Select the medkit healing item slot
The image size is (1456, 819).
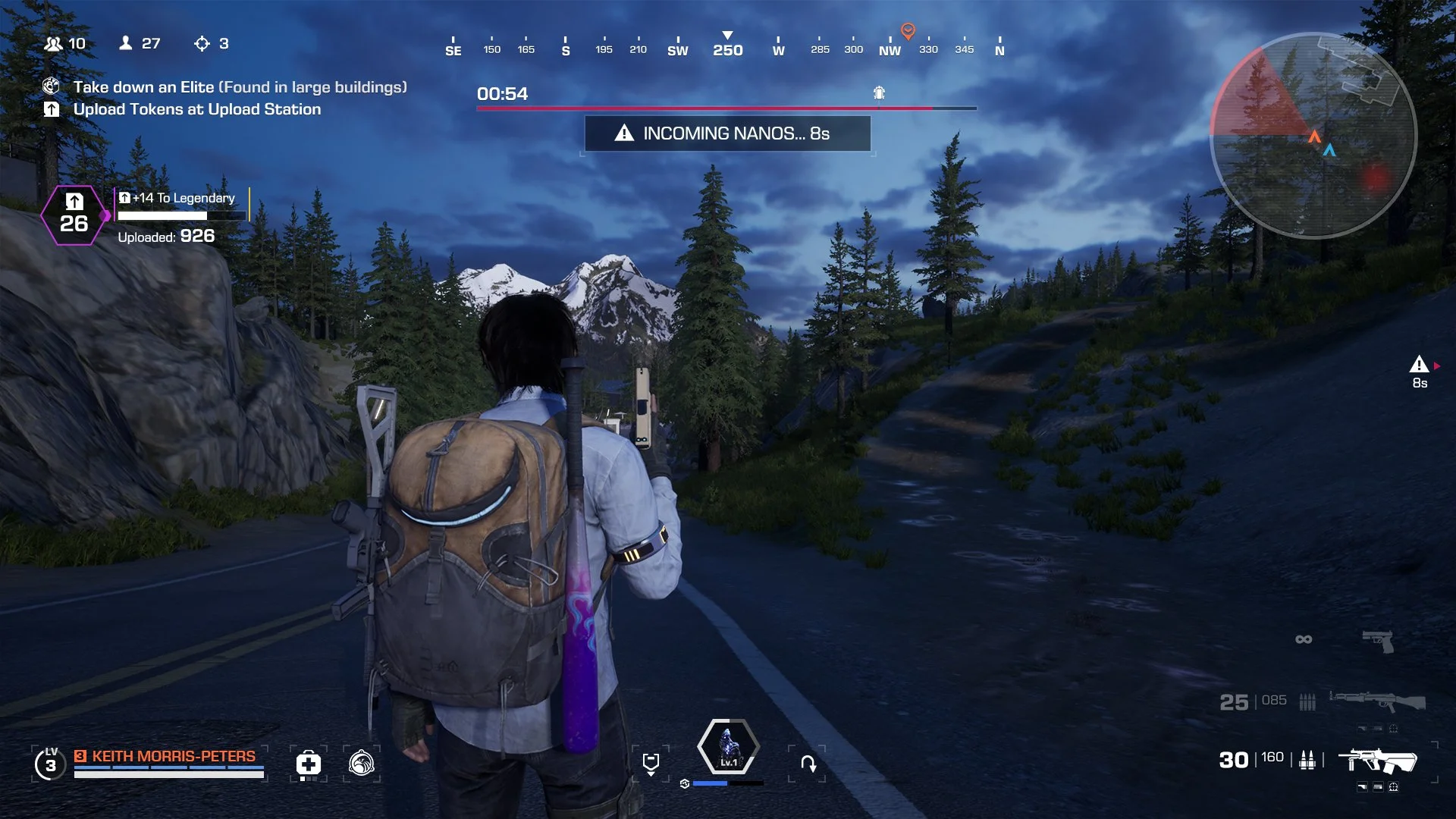tap(308, 763)
